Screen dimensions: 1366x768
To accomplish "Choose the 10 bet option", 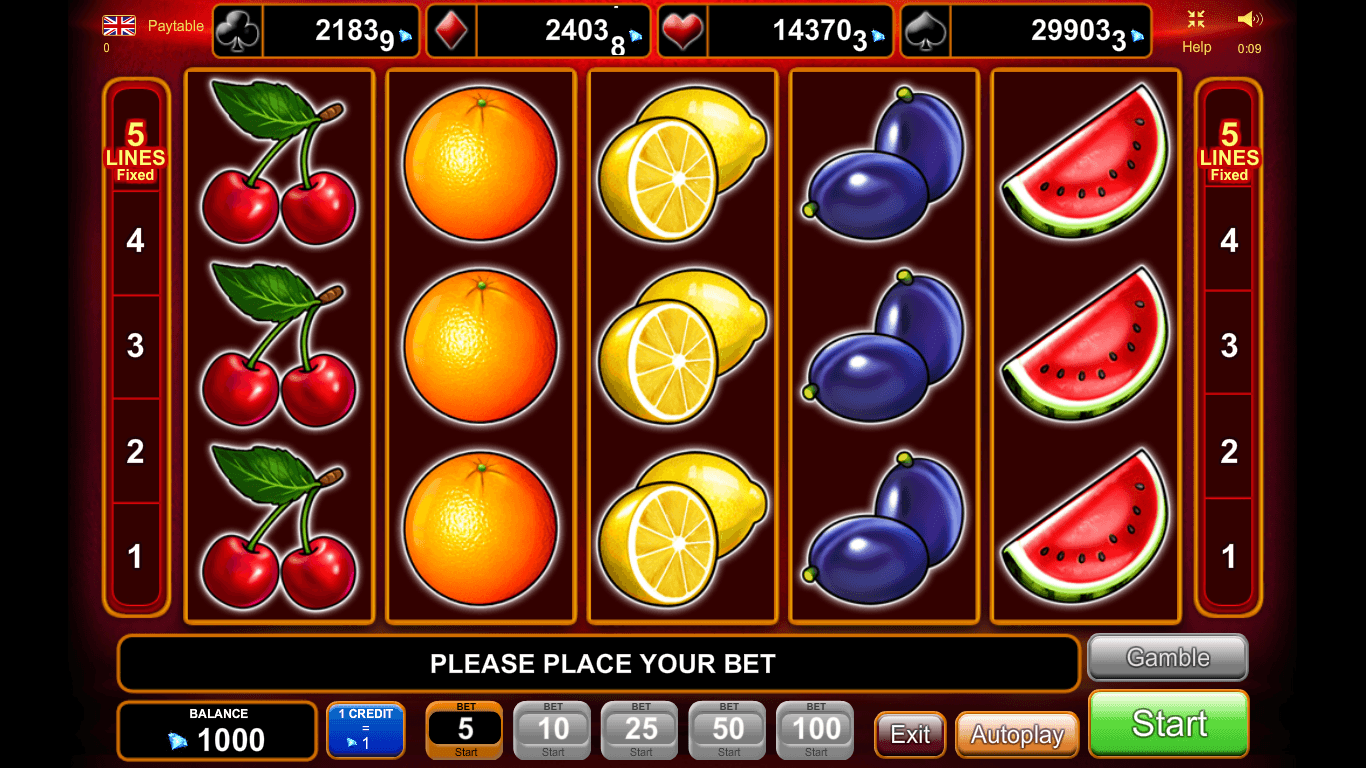I will click(x=553, y=730).
